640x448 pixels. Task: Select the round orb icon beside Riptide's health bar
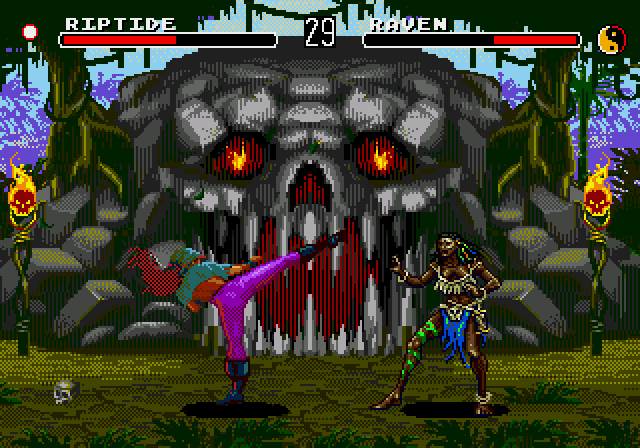pos(30,31)
